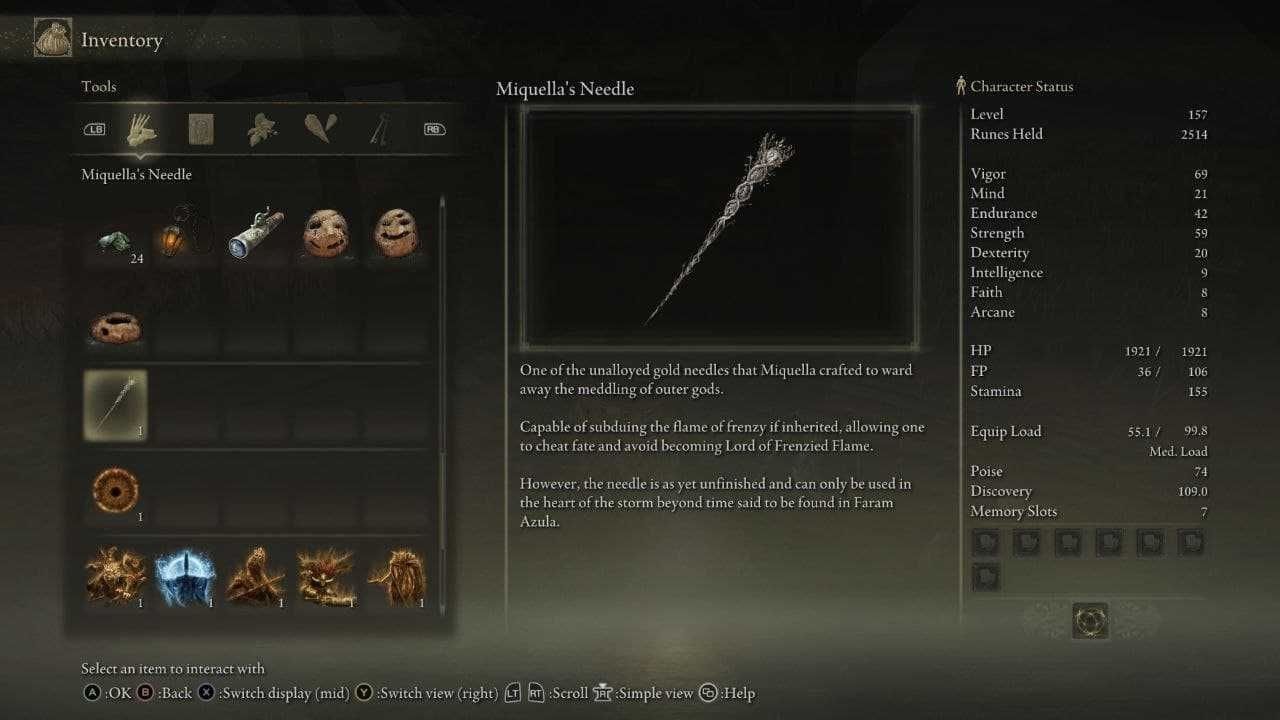Image resolution: width=1280 pixels, height=720 pixels.
Task: Select the blue glowing remembrance item
Action: pos(186,577)
